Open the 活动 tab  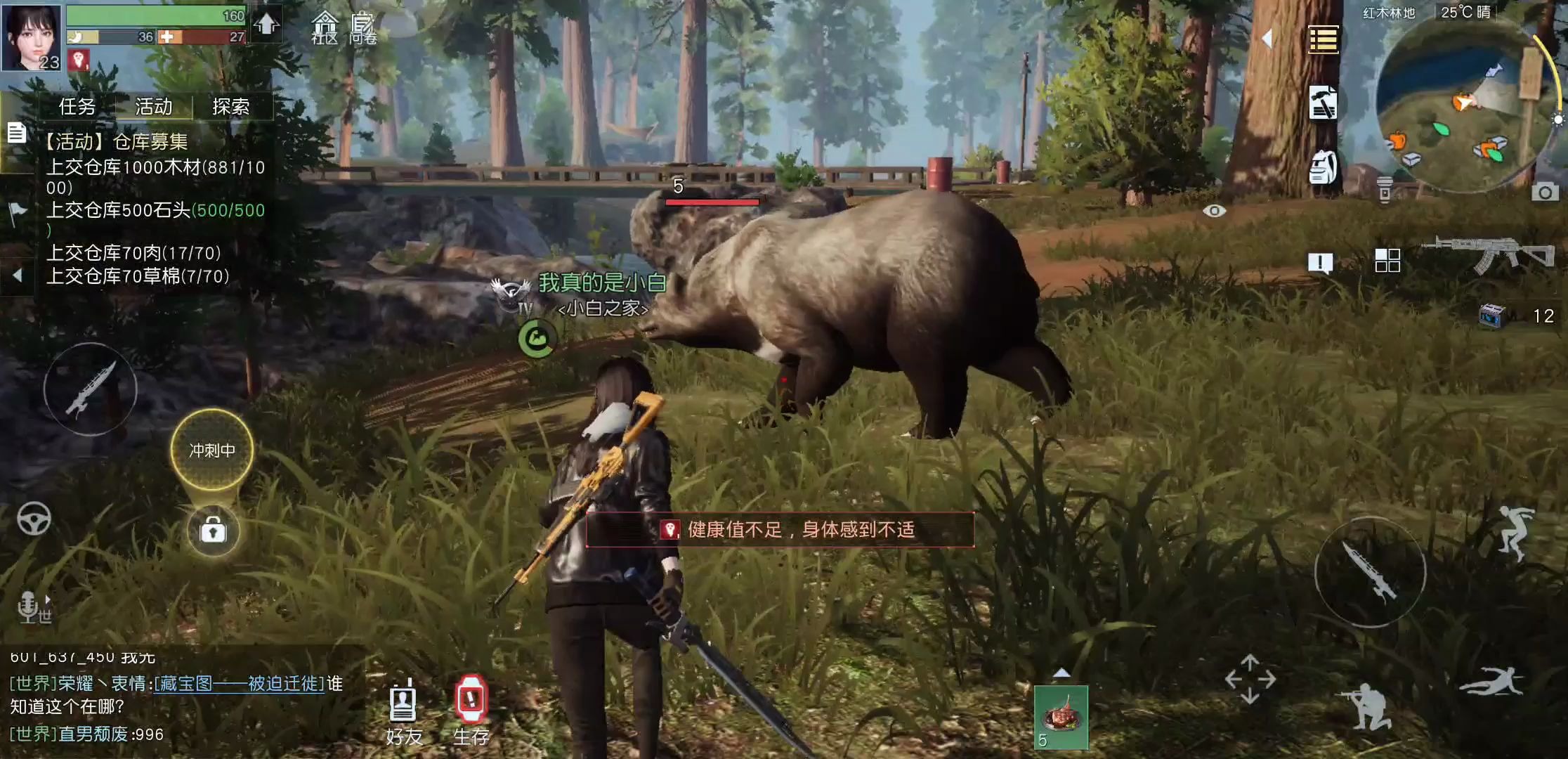154,107
